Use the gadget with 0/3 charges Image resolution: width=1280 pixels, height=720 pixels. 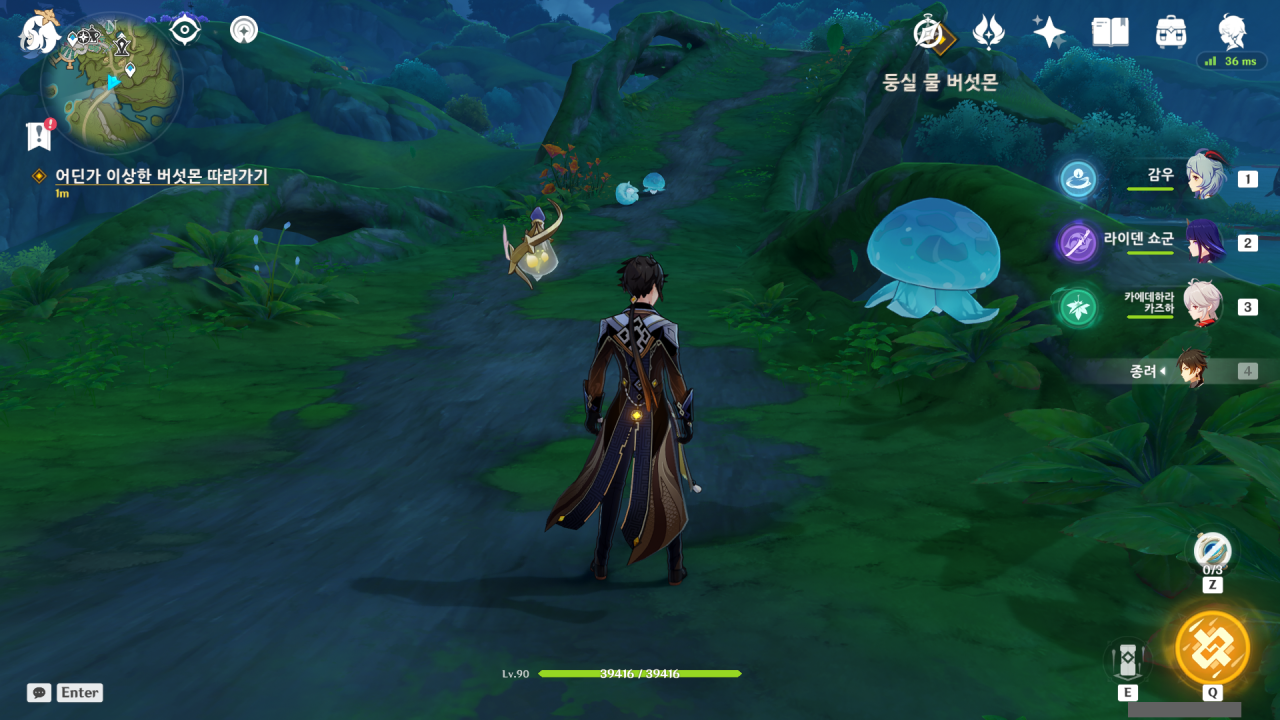(x=1212, y=550)
